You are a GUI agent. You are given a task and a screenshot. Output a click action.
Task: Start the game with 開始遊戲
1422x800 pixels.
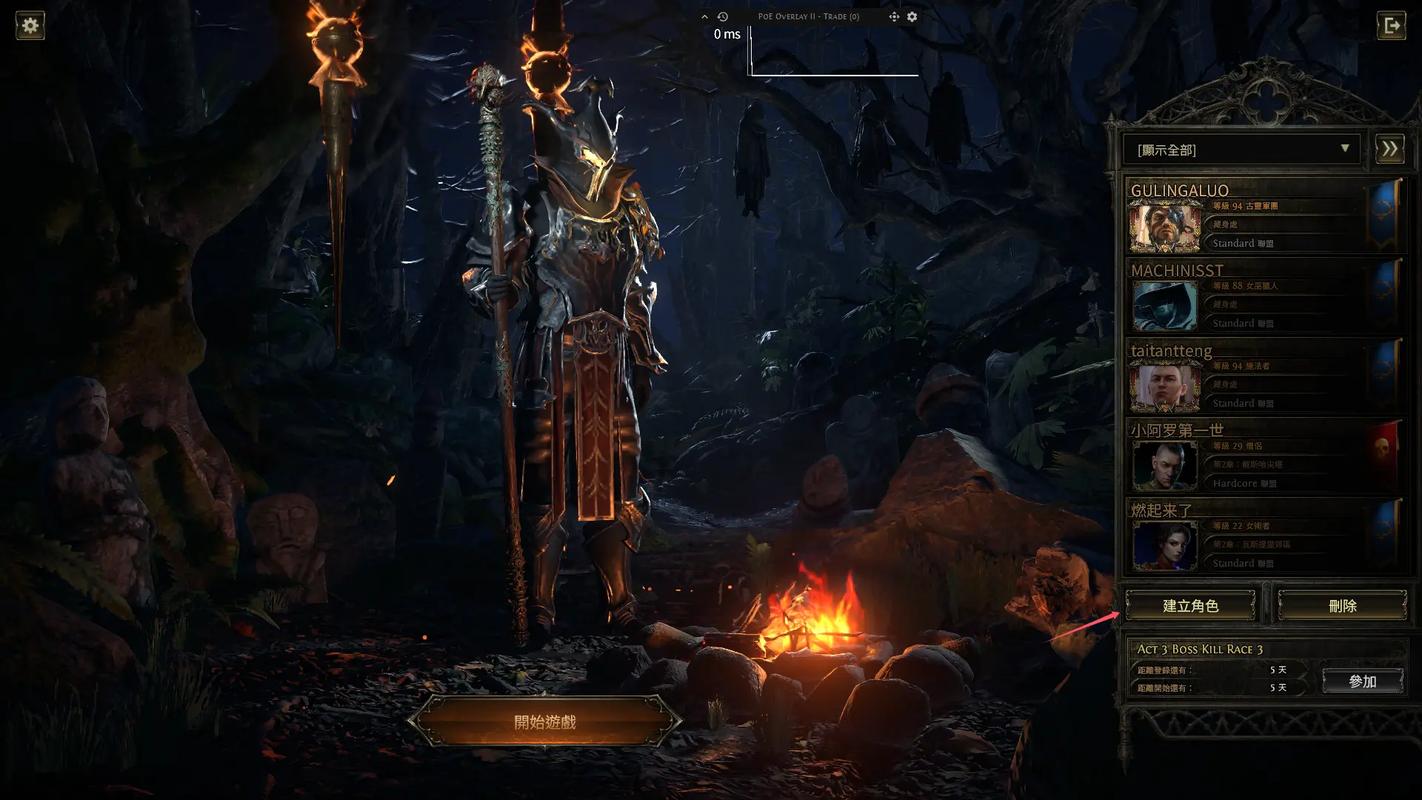pos(544,721)
